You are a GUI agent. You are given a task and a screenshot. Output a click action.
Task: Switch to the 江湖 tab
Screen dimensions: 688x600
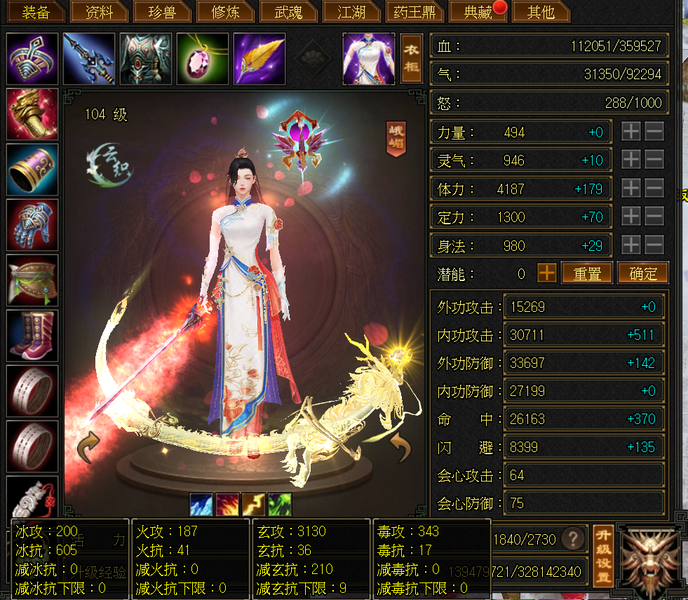(x=351, y=13)
